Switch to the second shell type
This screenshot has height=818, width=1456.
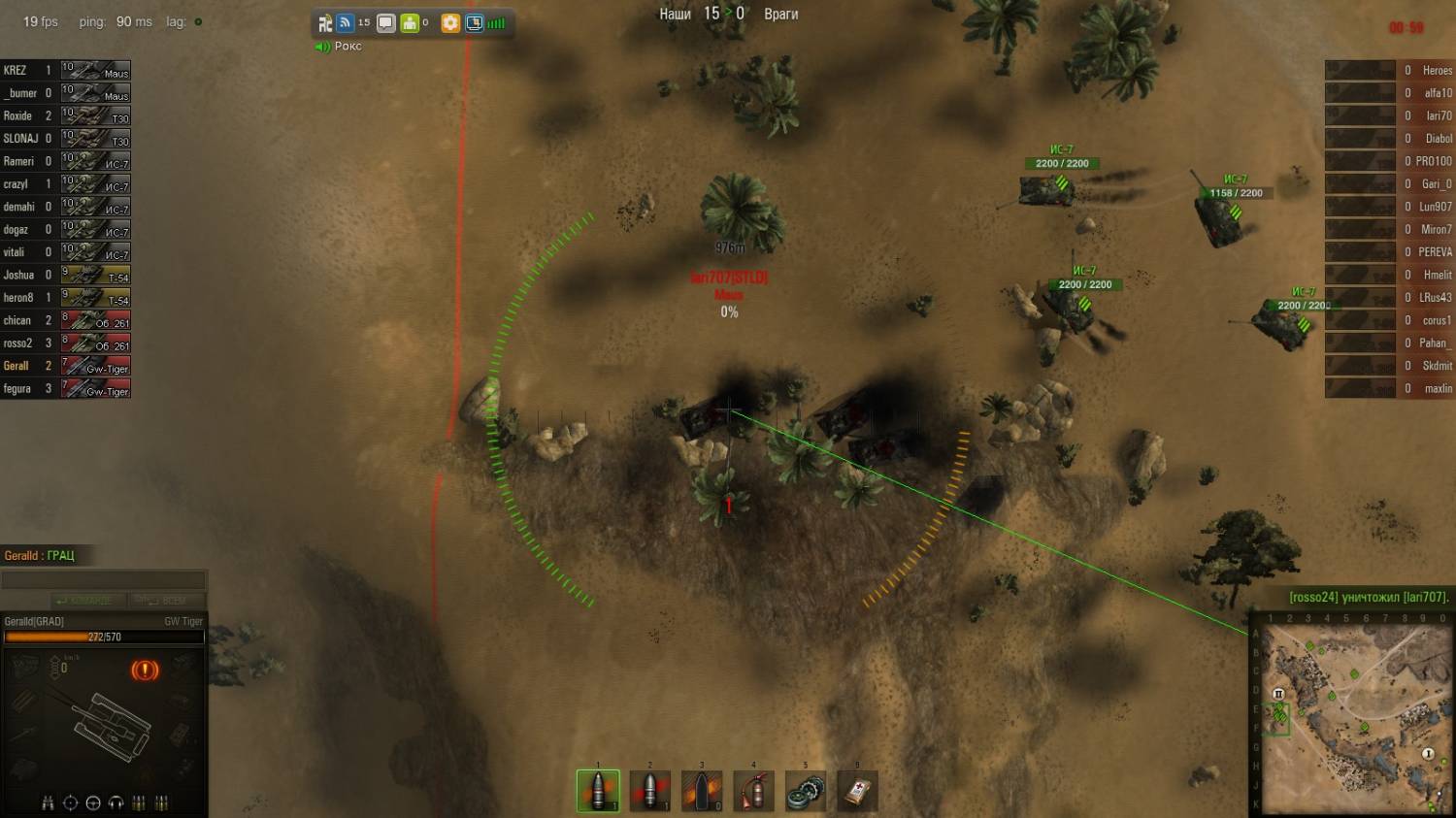click(649, 791)
